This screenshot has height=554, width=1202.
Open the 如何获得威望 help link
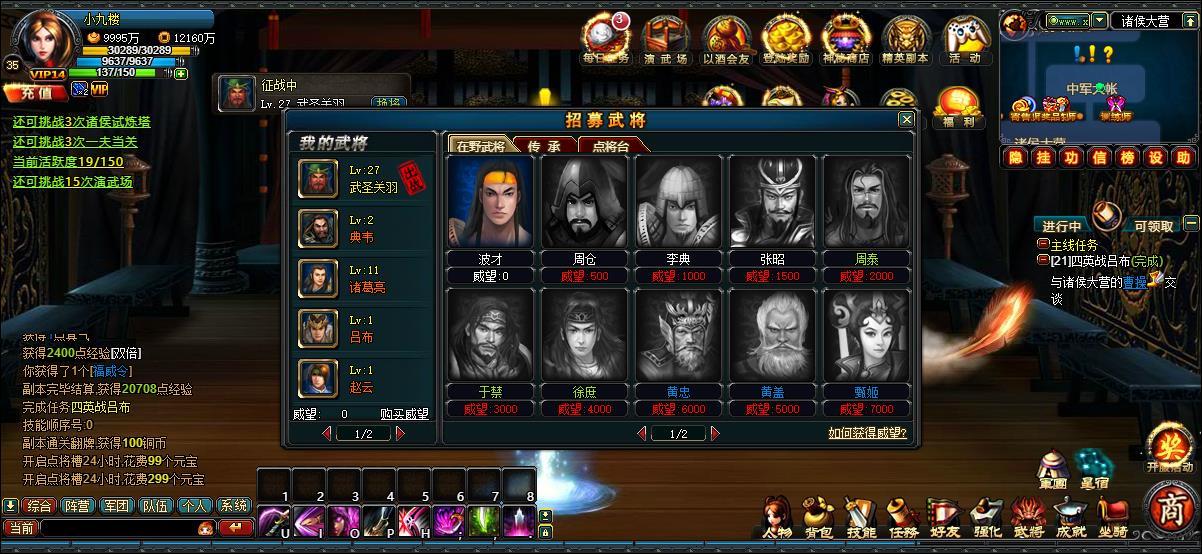(x=867, y=433)
